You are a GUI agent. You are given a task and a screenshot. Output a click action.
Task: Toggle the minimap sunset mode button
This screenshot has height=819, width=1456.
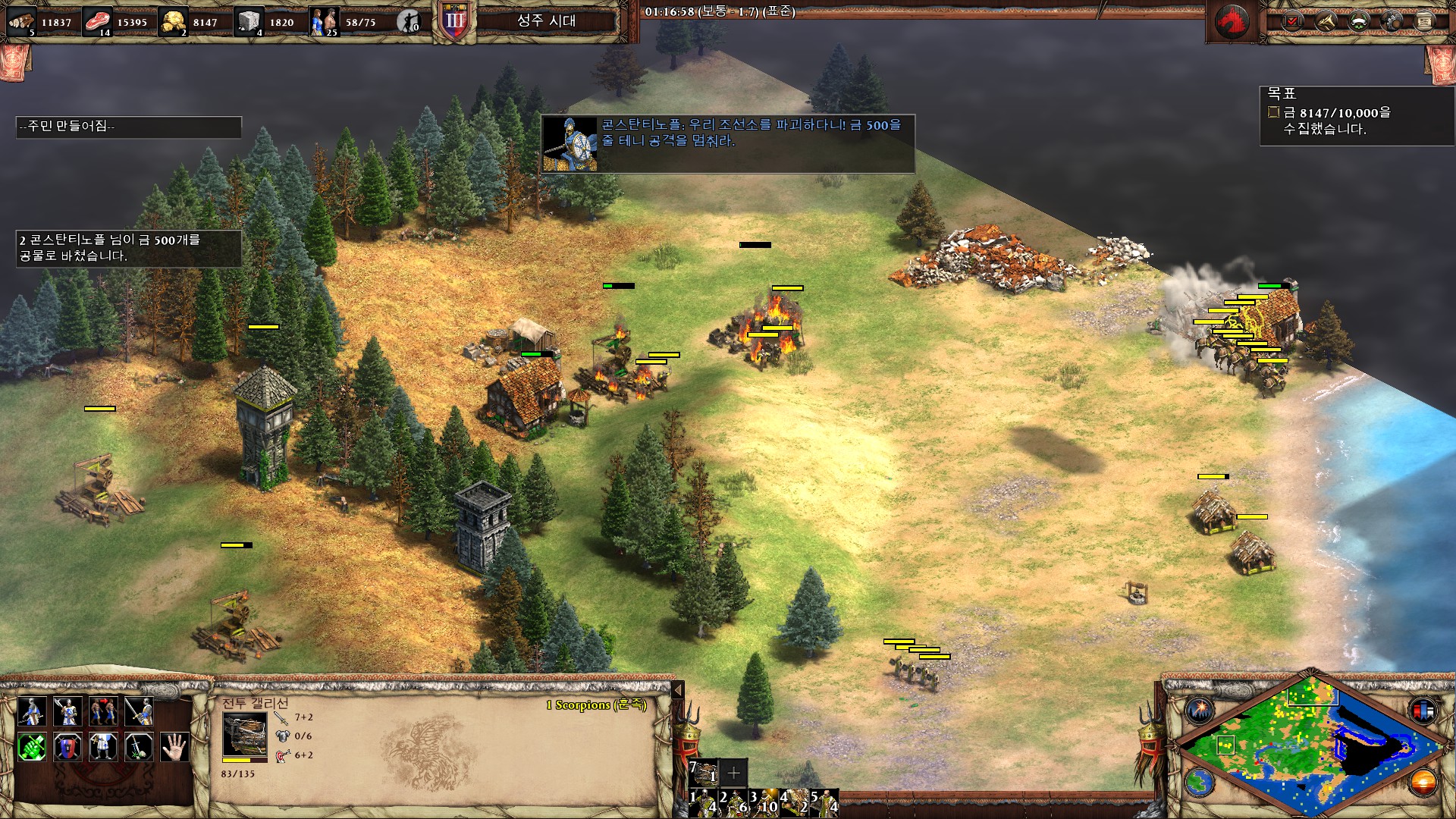click(x=1423, y=782)
